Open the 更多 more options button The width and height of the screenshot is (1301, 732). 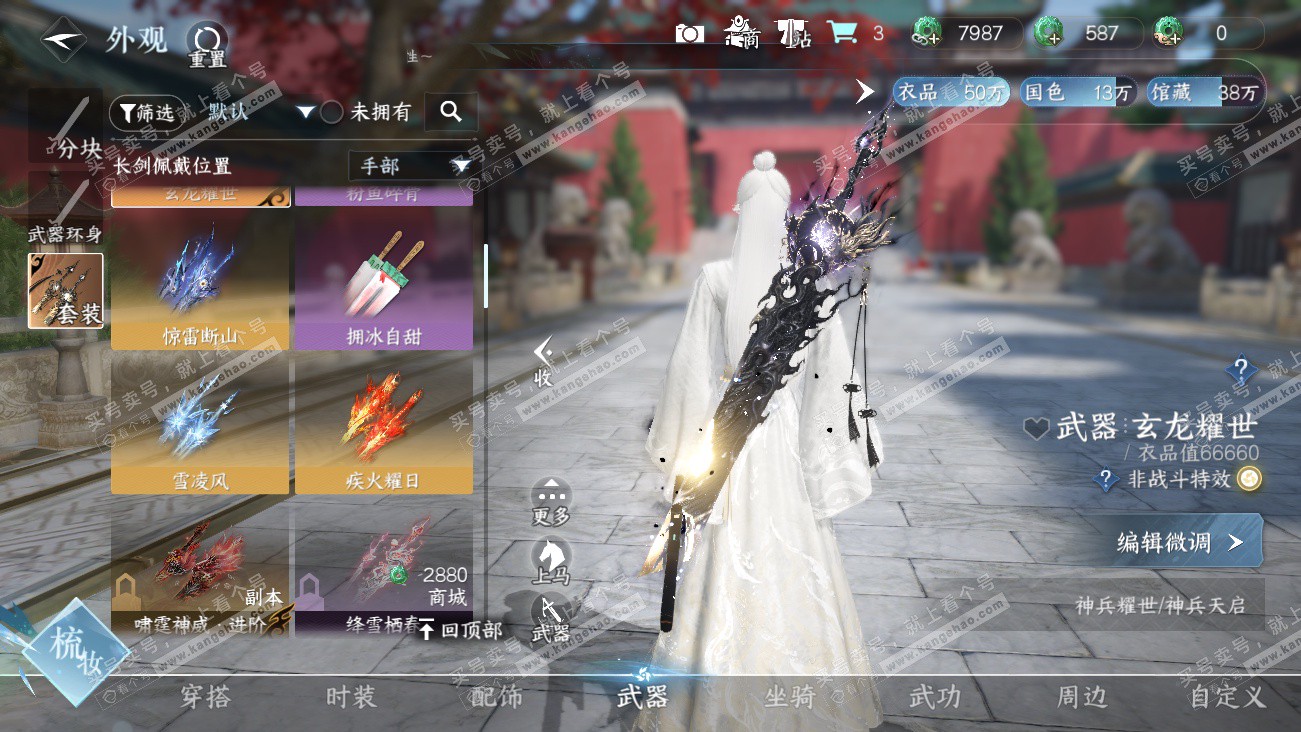pyautogui.click(x=551, y=501)
